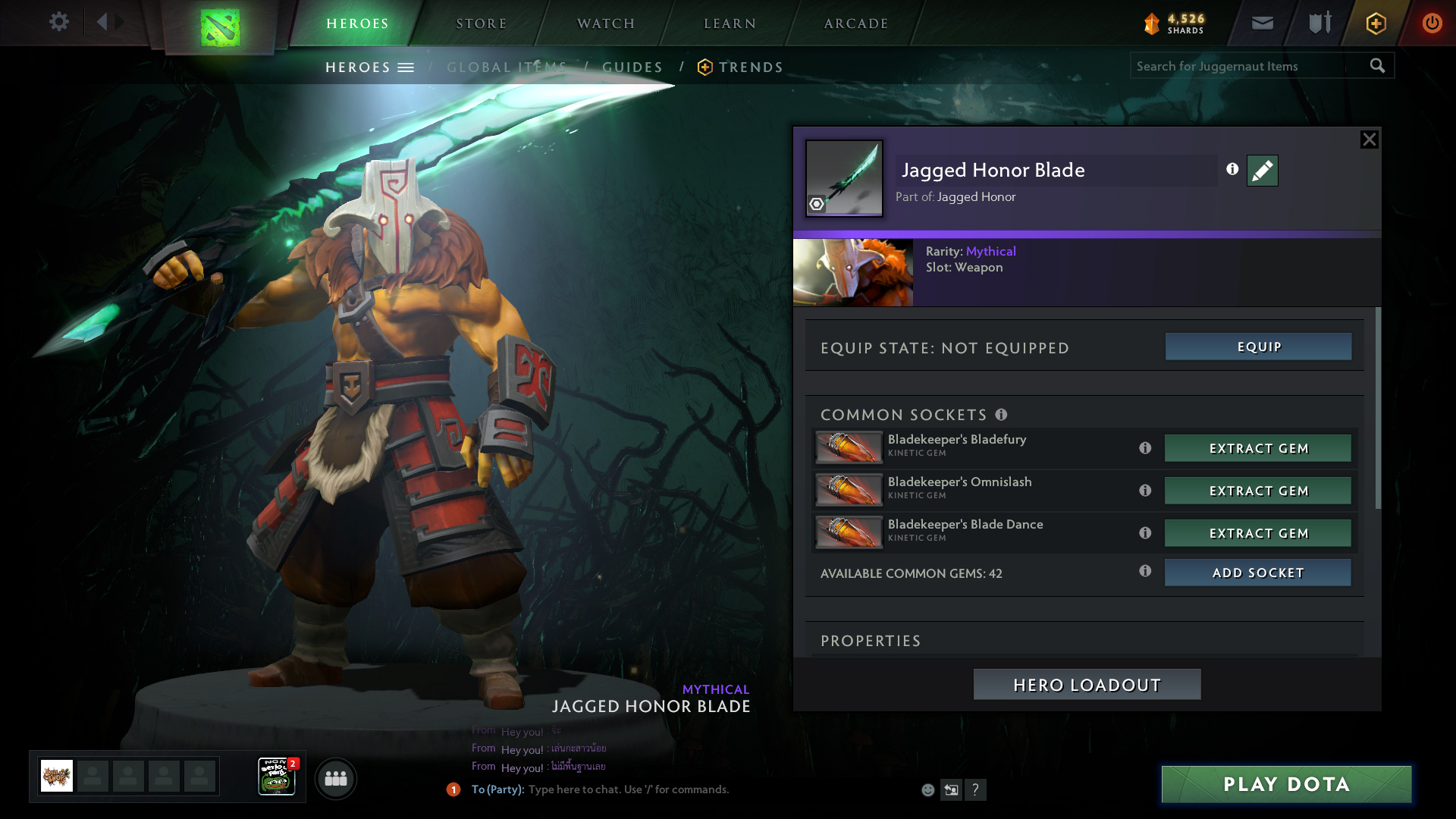
Task: Open the Store tab
Action: click(x=482, y=24)
